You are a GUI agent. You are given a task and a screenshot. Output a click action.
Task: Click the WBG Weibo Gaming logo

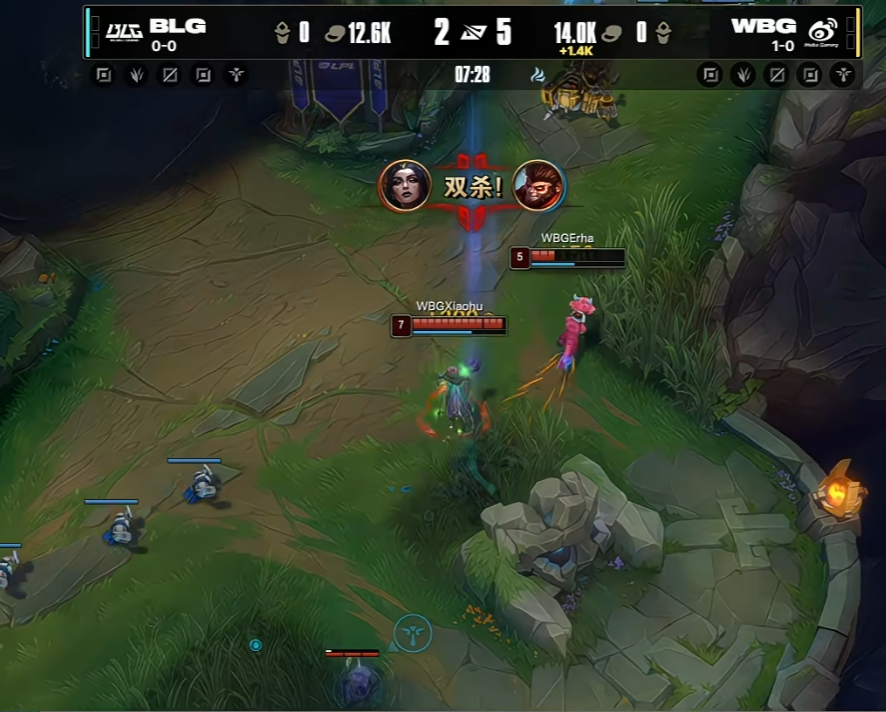pos(824,31)
